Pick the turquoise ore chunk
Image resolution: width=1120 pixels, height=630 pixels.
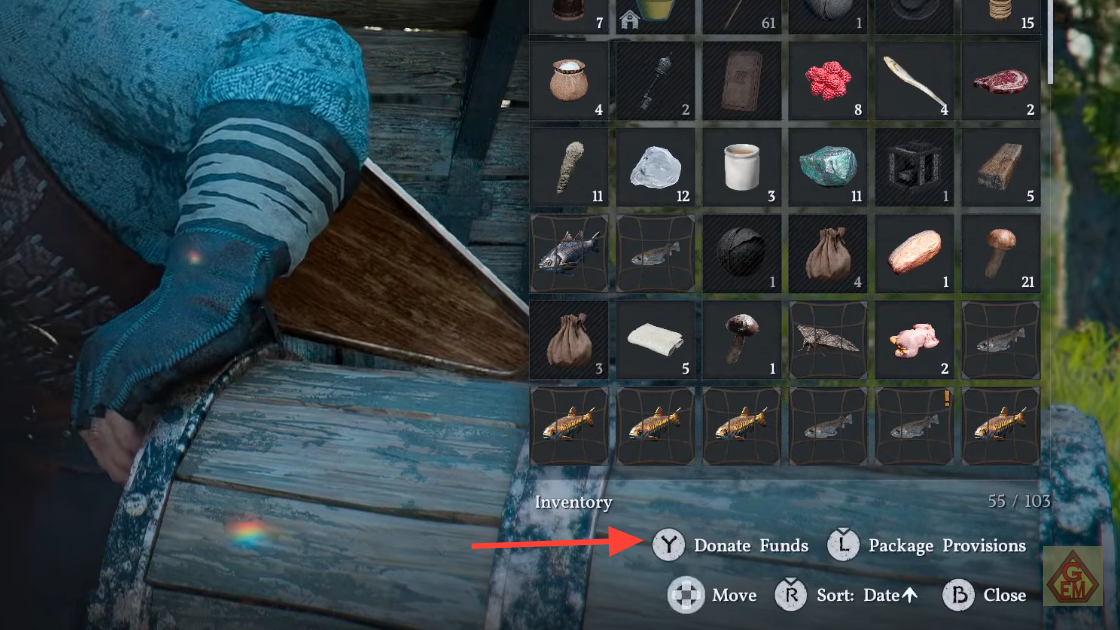(x=827, y=167)
